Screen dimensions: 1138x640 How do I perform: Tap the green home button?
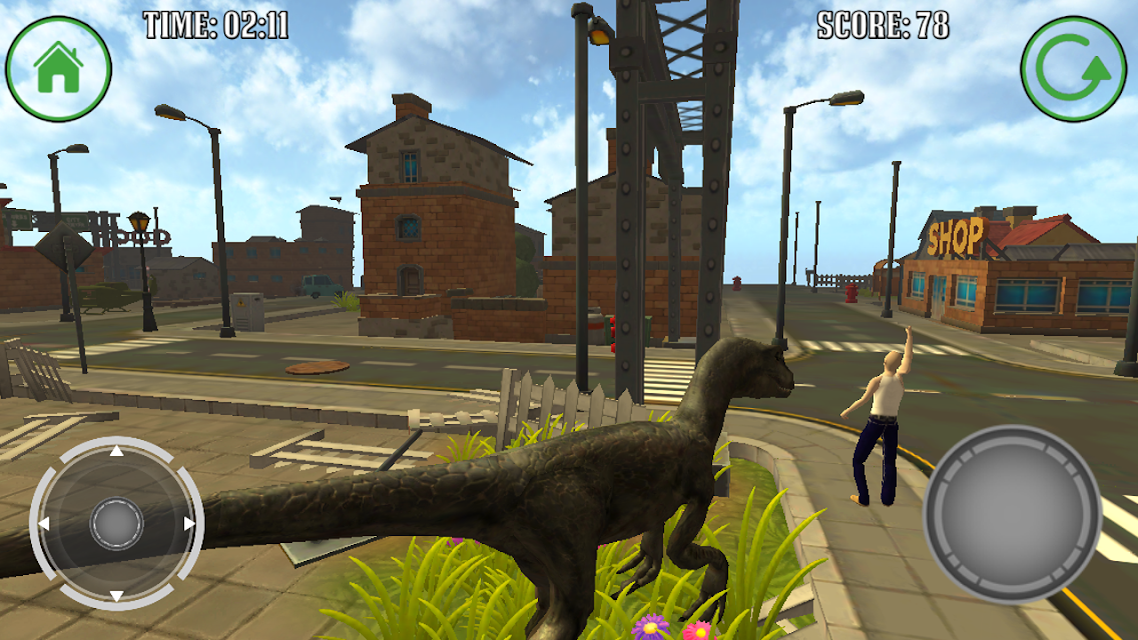(58, 68)
